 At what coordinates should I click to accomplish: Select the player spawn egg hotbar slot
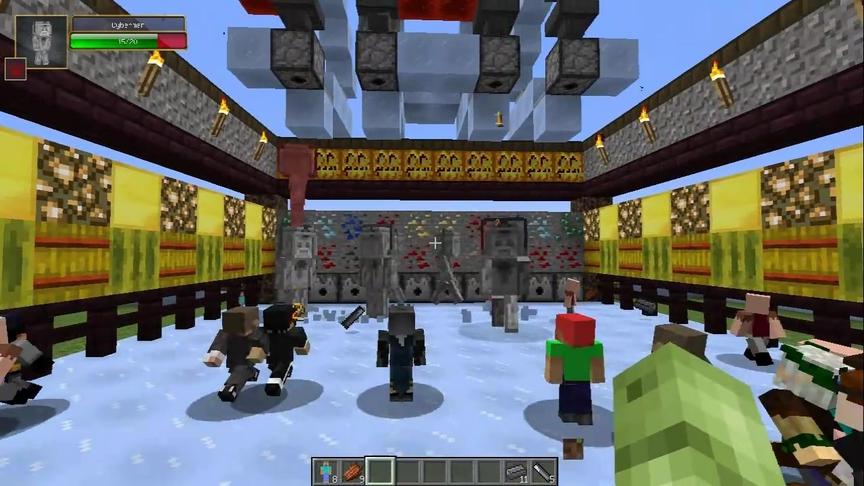point(325,470)
